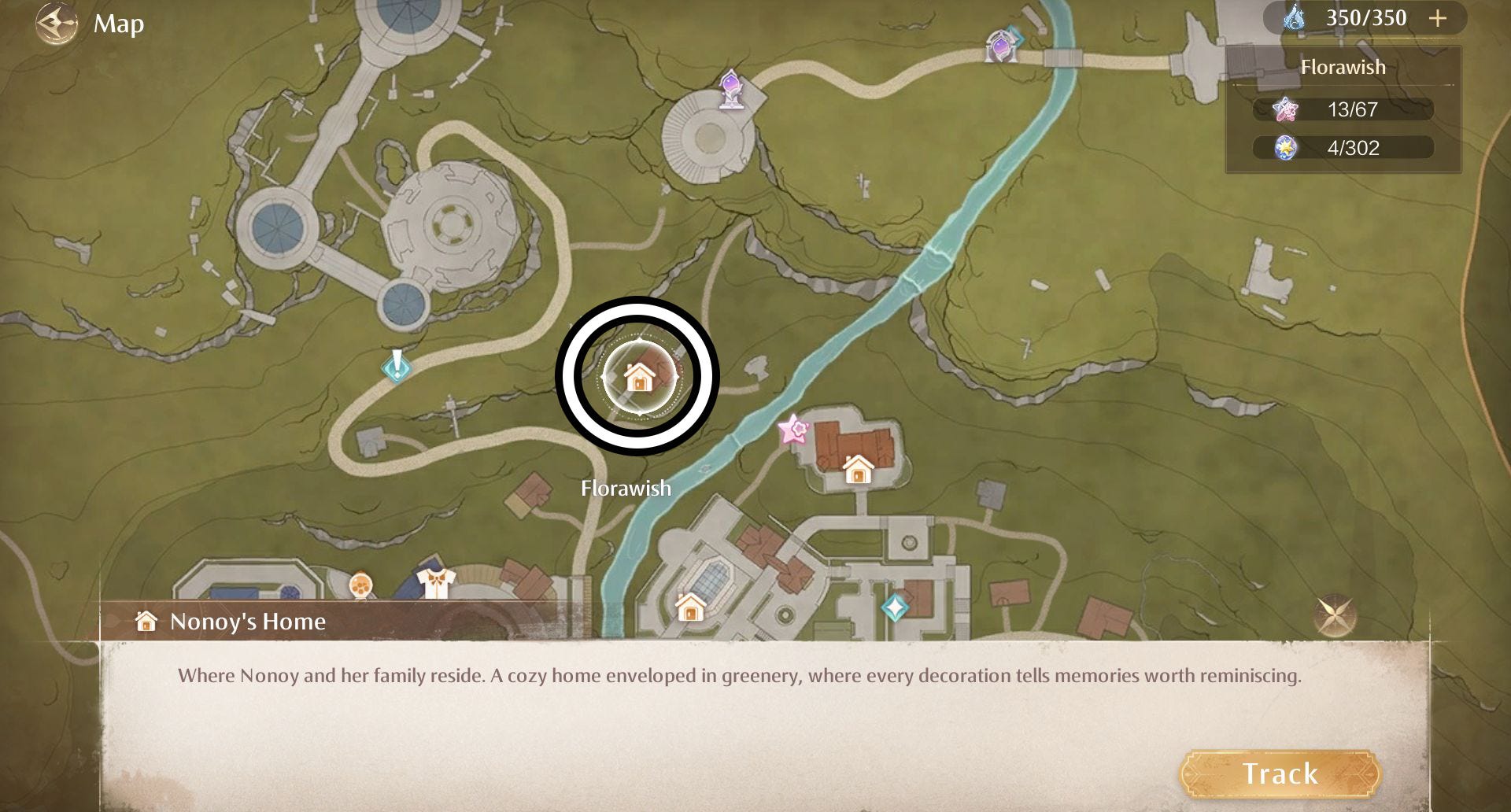The image size is (1511, 812).
Task: Go back using the Map return arrow
Action: coord(57,24)
